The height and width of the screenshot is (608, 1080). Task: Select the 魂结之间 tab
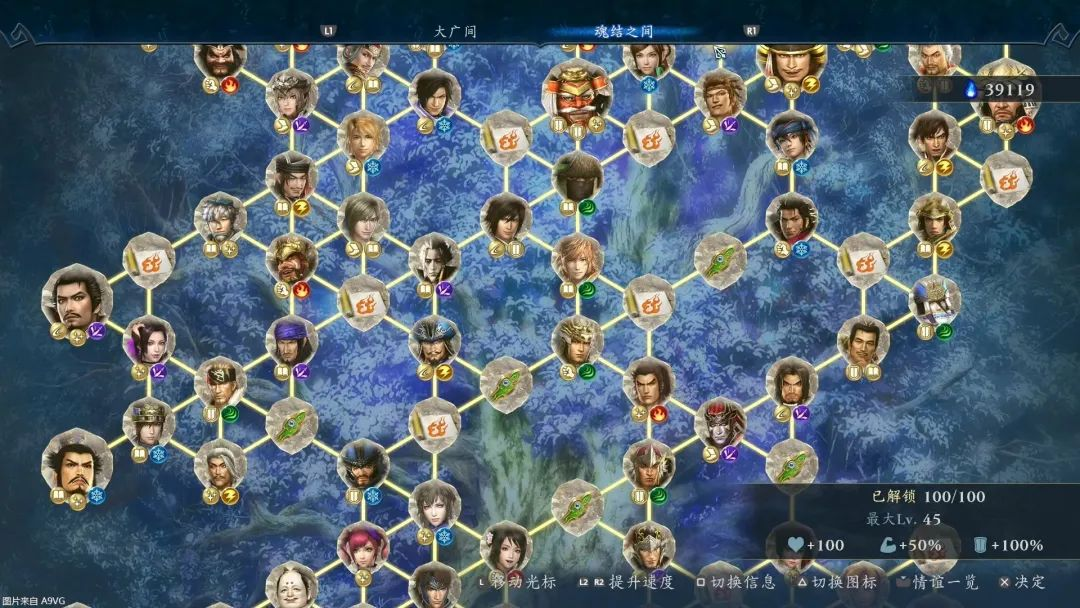click(616, 31)
